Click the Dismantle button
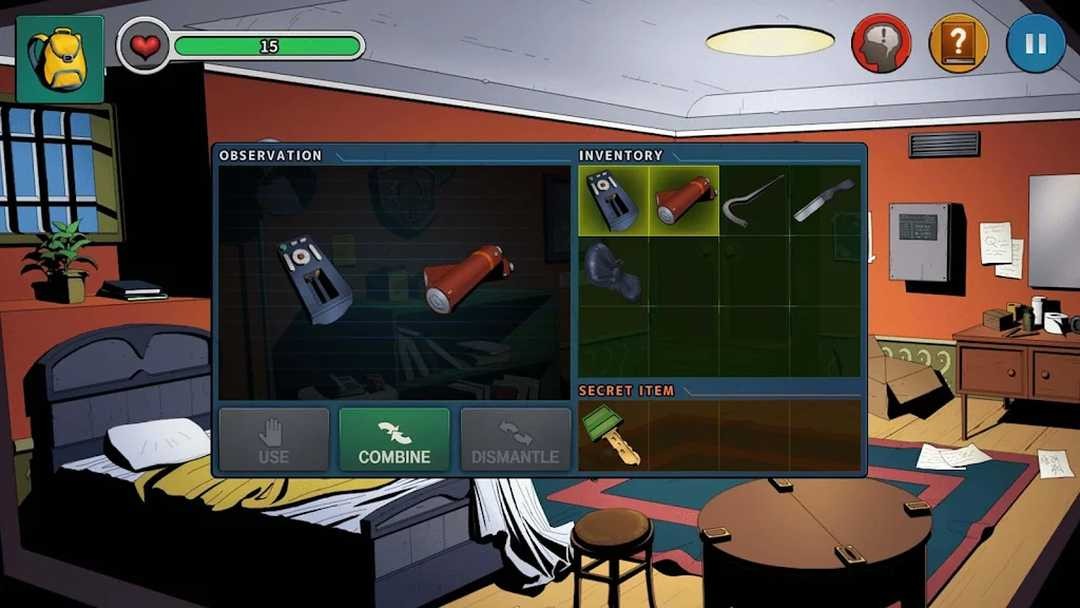The width and height of the screenshot is (1080, 608). pyautogui.click(x=515, y=440)
